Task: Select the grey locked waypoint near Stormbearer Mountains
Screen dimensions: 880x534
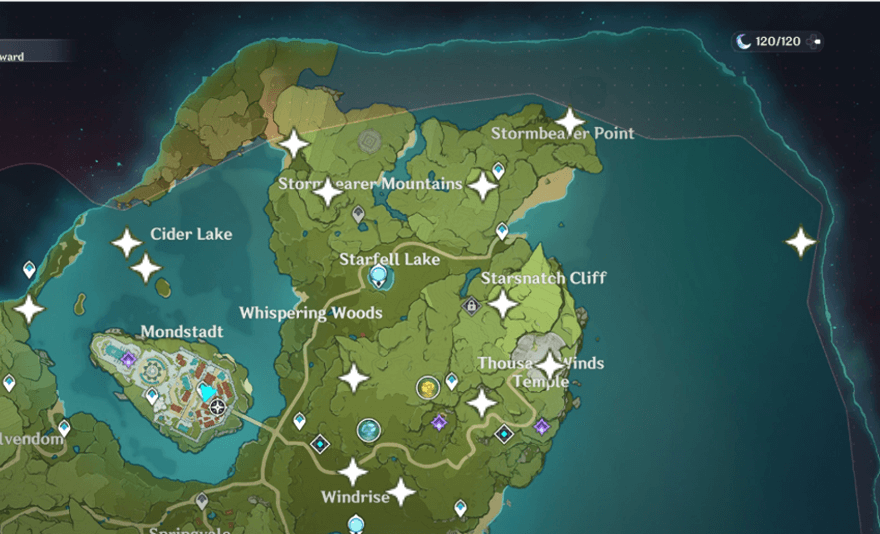Action: pyautogui.click(x=358, y=213)
